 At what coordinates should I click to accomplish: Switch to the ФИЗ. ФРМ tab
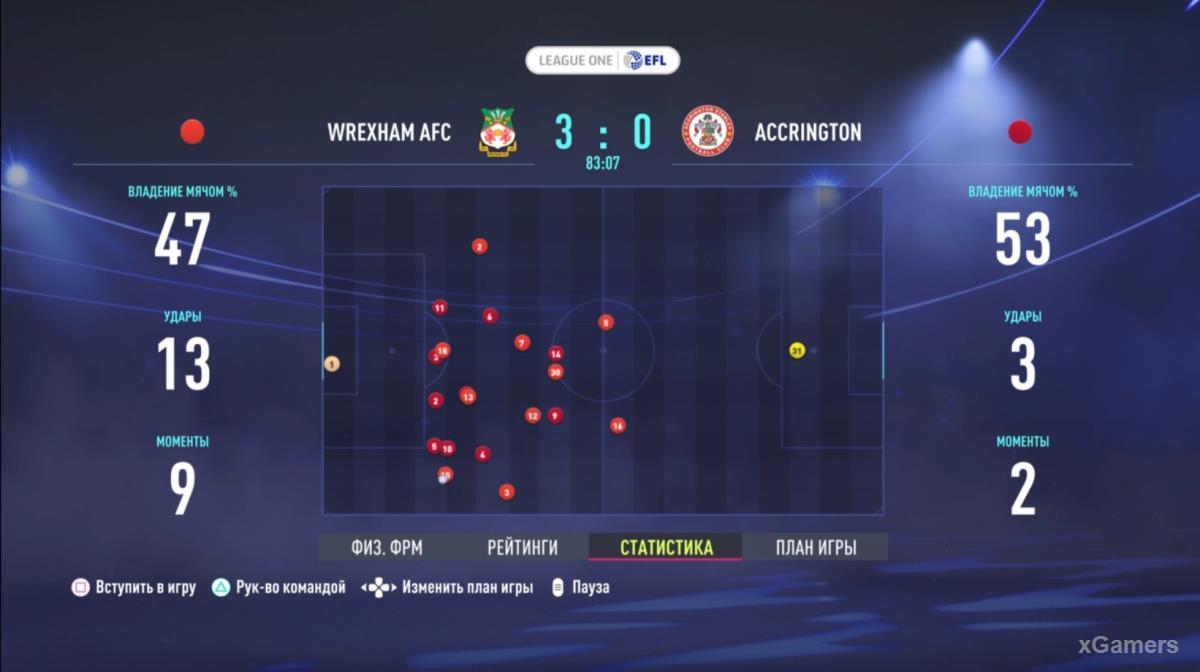click(x=387, y=547)
